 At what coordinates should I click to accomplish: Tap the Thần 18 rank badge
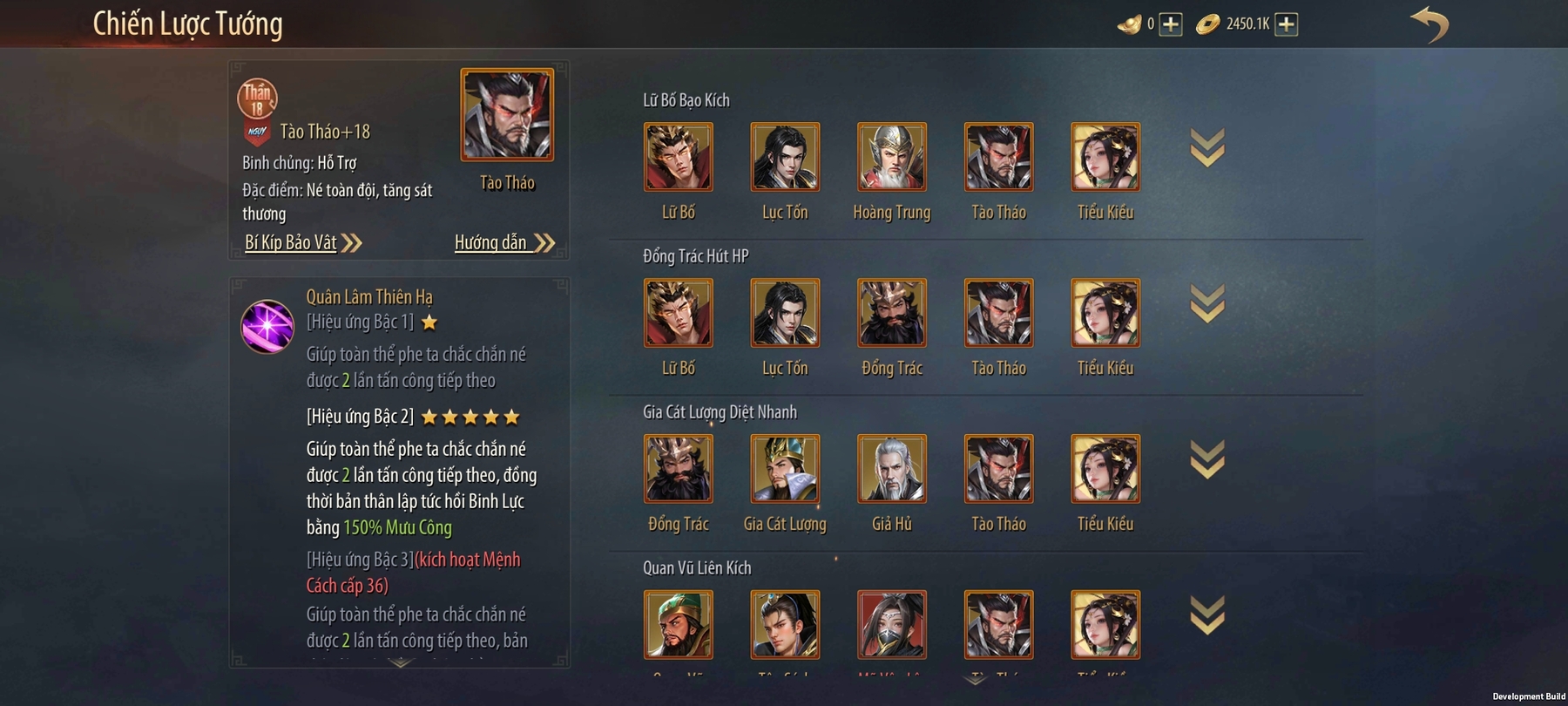click(257, 98)
